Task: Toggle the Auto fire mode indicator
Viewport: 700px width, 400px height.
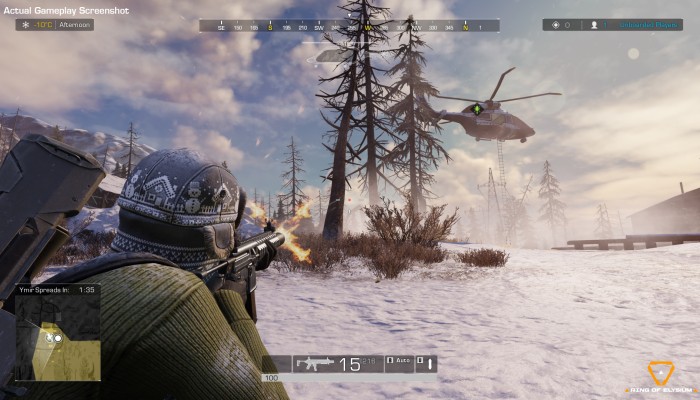Action: pos(398,364)
